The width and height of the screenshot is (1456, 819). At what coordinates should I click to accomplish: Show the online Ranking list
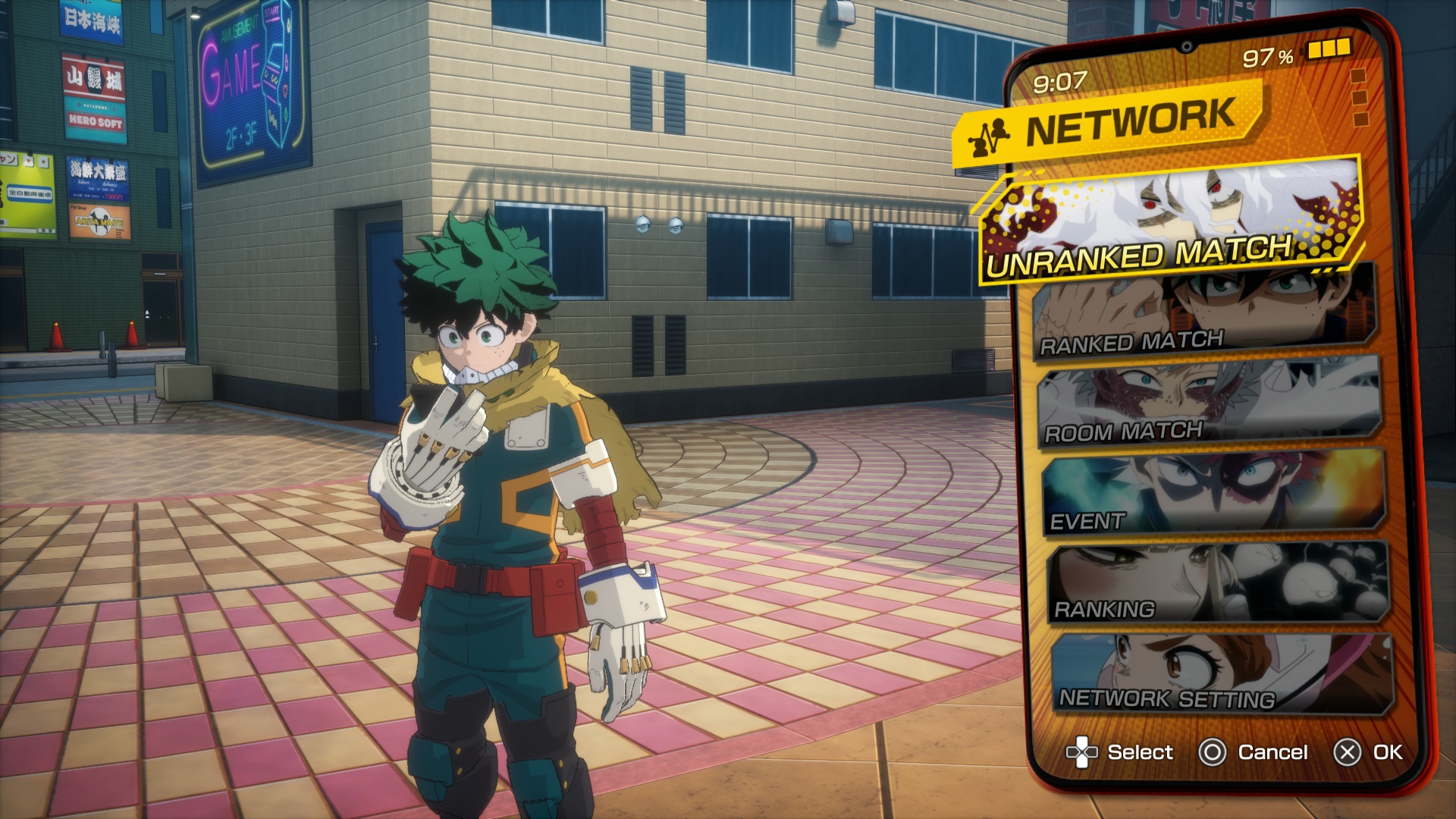(1218, 582)
